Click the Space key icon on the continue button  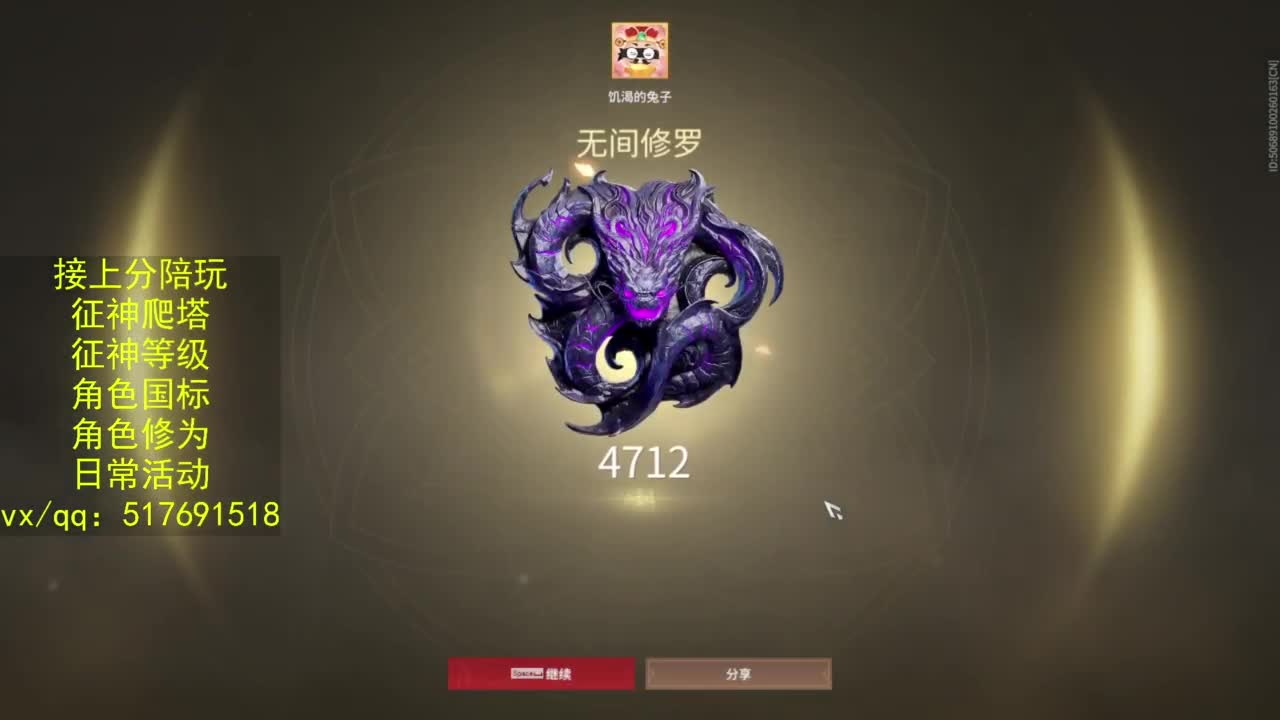pyautogui.click(x=526, y=673)
